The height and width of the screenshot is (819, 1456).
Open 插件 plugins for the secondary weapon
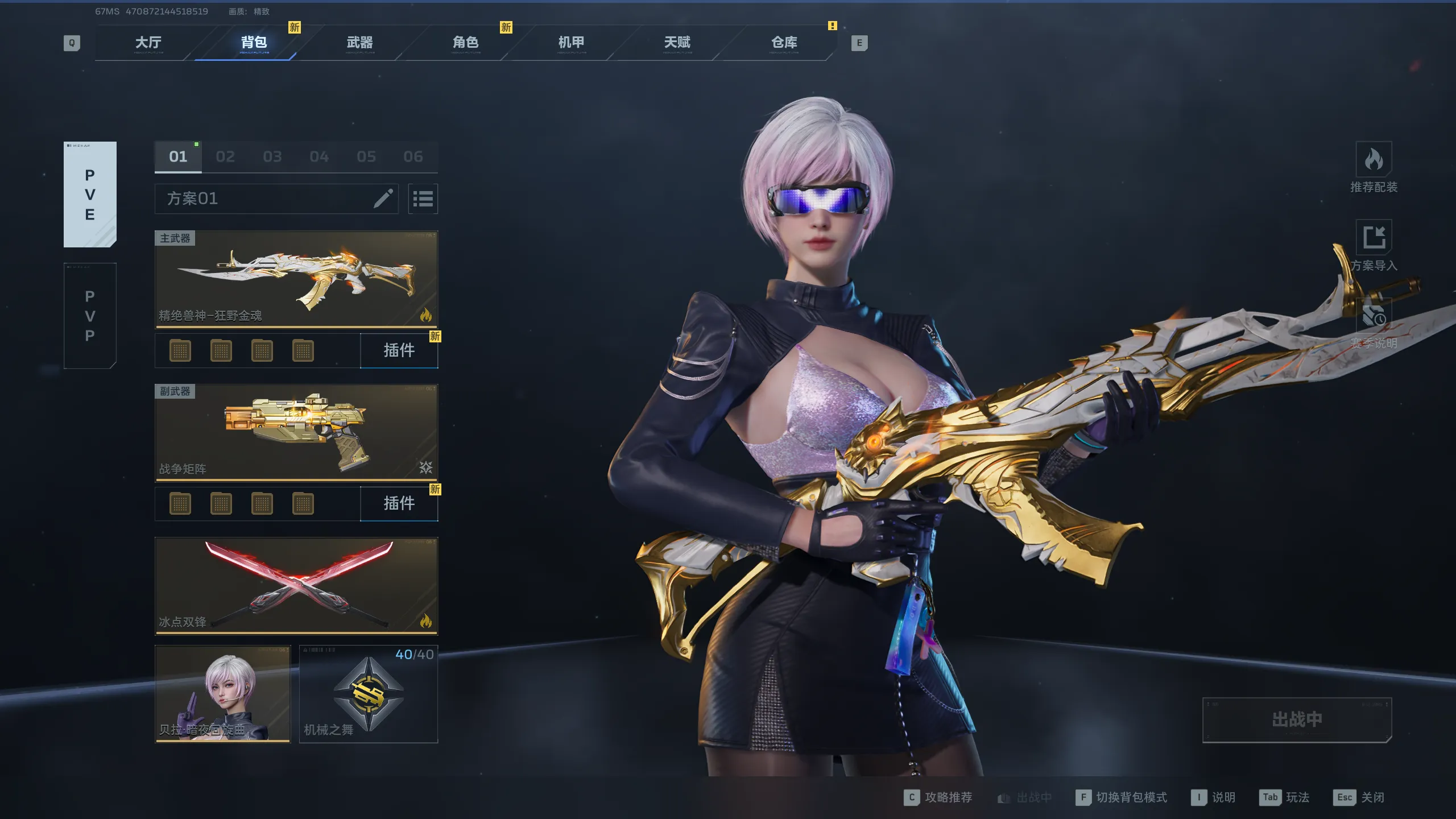pos(399,503)
